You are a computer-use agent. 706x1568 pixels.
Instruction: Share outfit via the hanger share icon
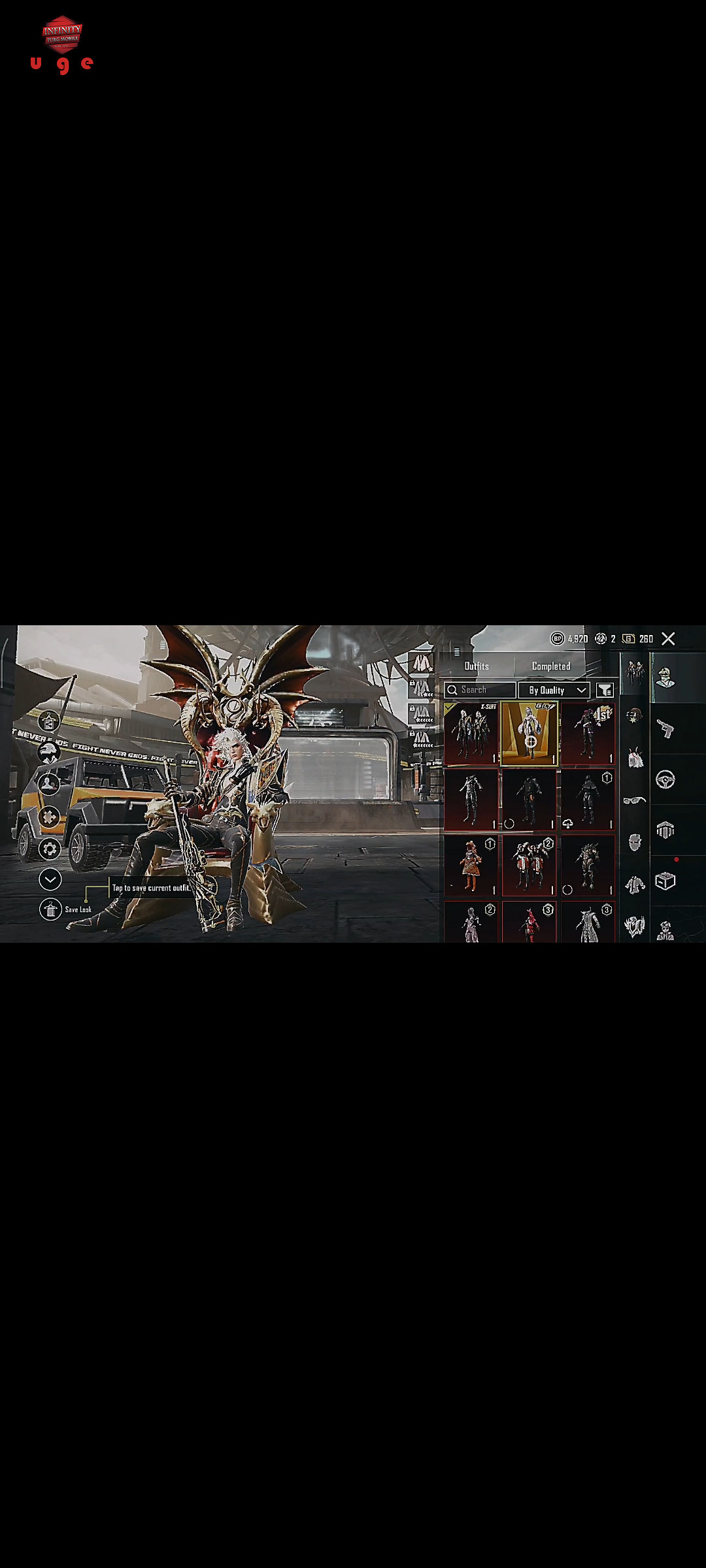49,721
